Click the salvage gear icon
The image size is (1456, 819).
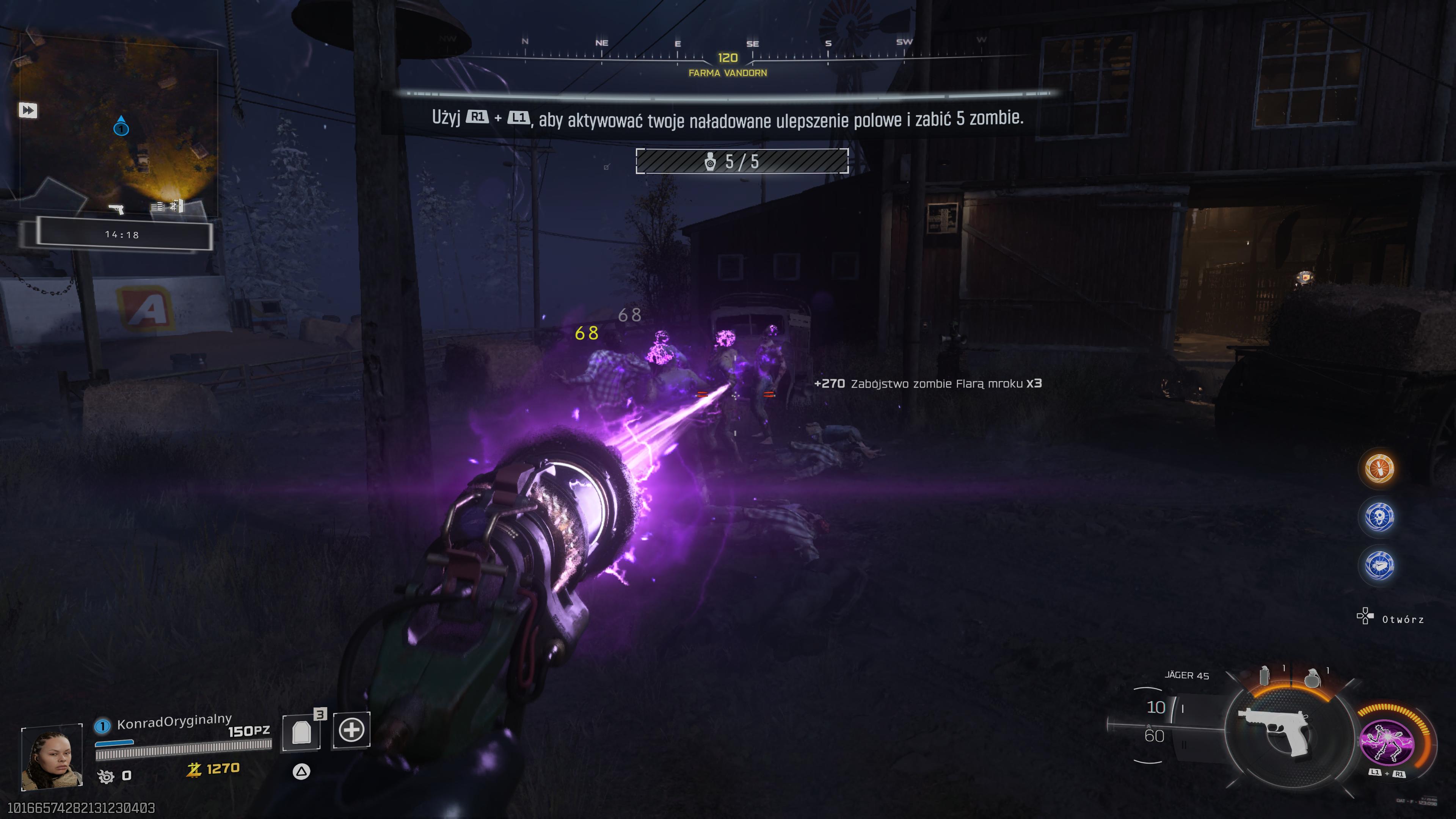click(x=106, y=777)
